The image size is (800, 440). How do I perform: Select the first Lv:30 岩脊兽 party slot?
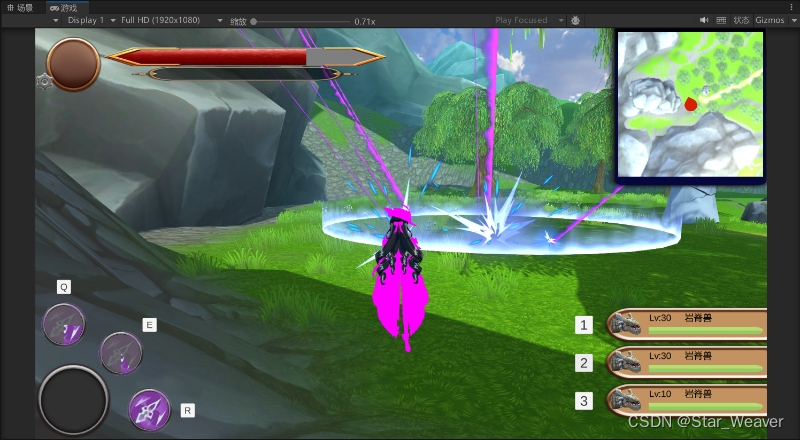[x=686, y=325]
